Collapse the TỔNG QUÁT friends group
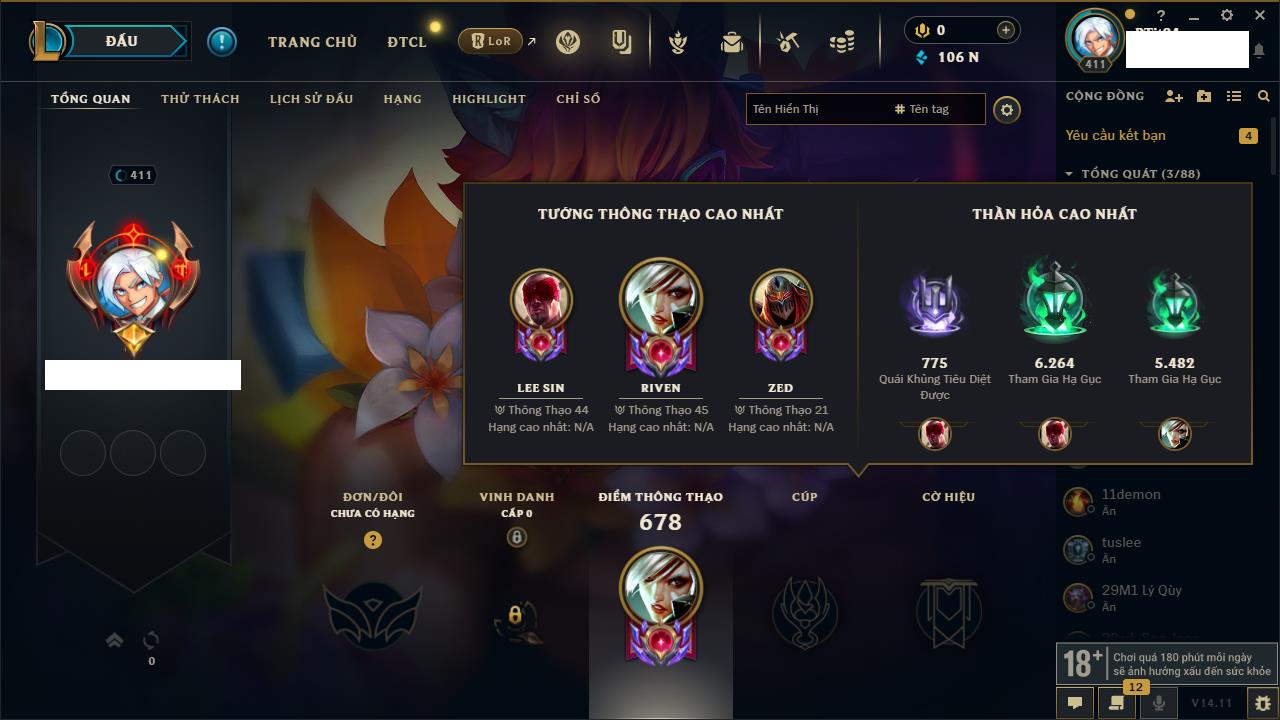 1069,174
